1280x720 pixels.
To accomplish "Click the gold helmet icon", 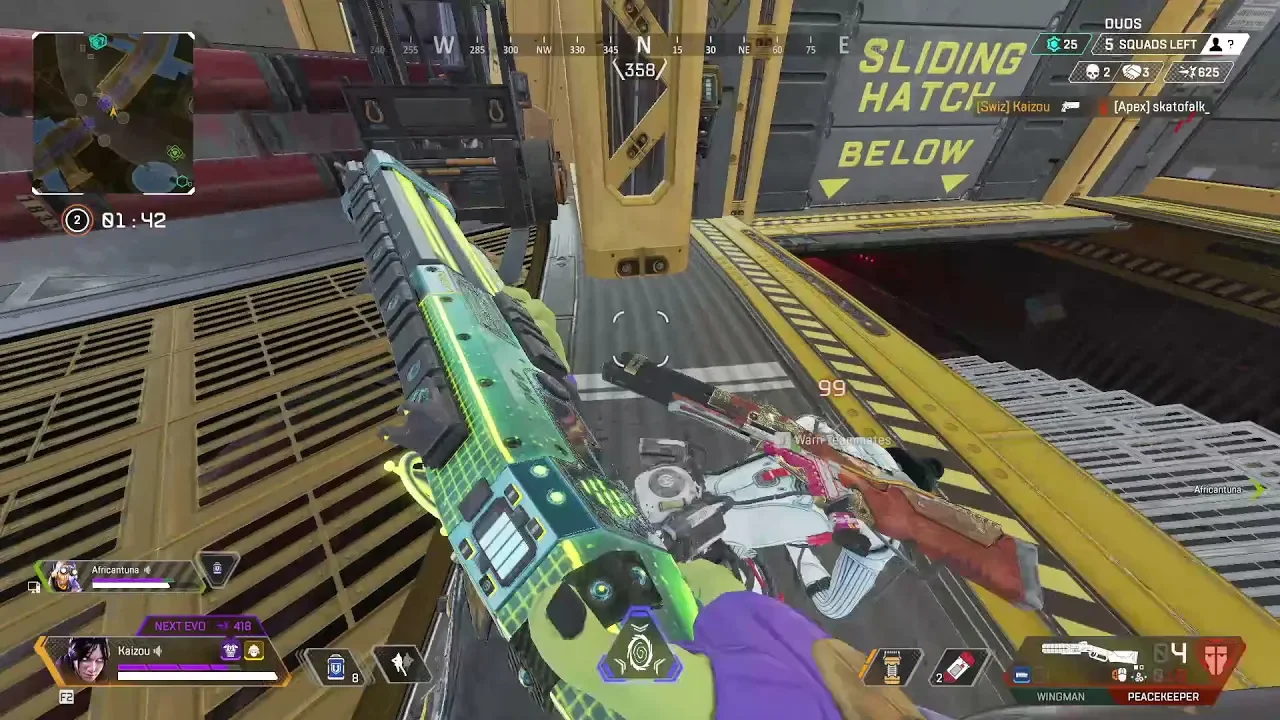I will (254, 651).
